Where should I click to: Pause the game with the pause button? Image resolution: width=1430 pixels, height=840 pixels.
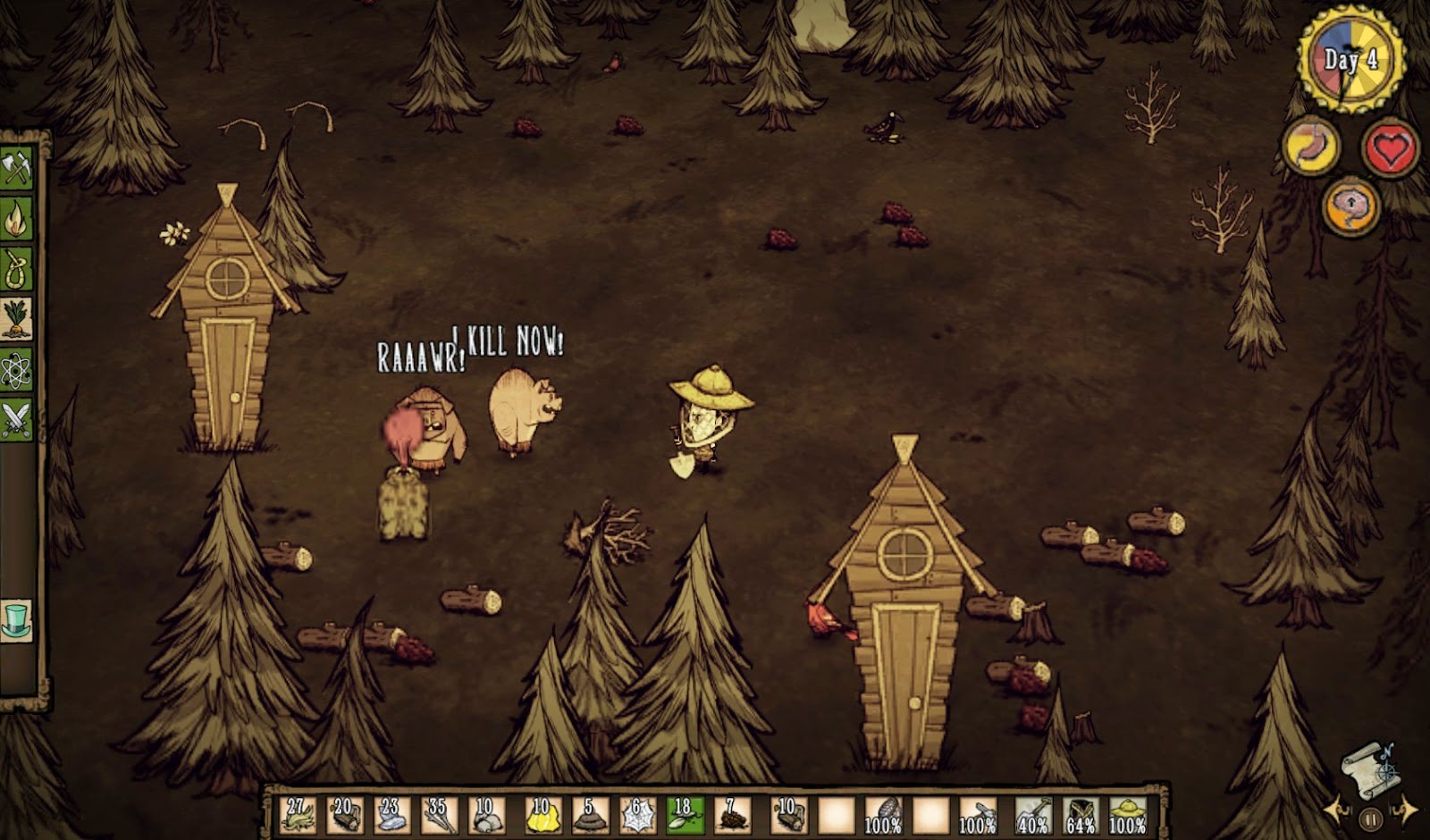click(x=1370, y=818)
